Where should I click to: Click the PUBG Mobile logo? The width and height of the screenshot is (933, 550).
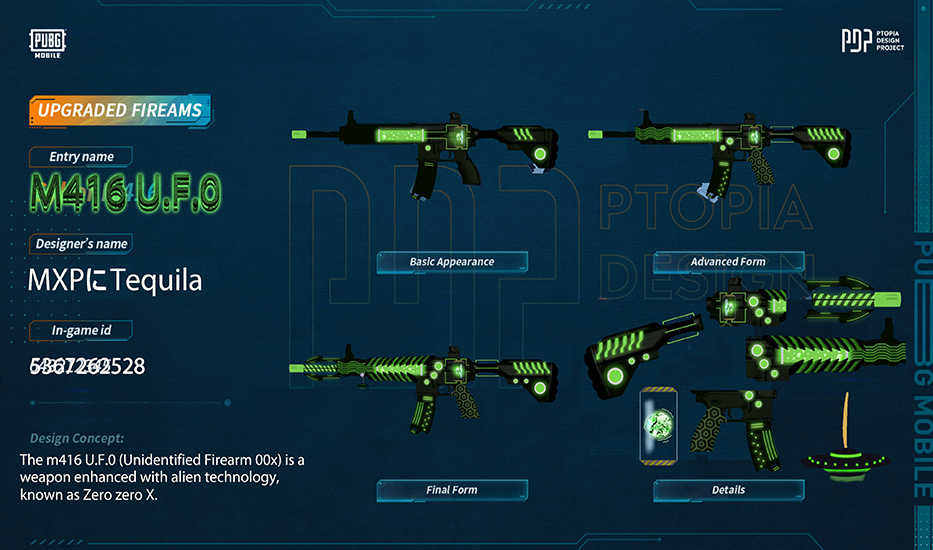[47, 43]
